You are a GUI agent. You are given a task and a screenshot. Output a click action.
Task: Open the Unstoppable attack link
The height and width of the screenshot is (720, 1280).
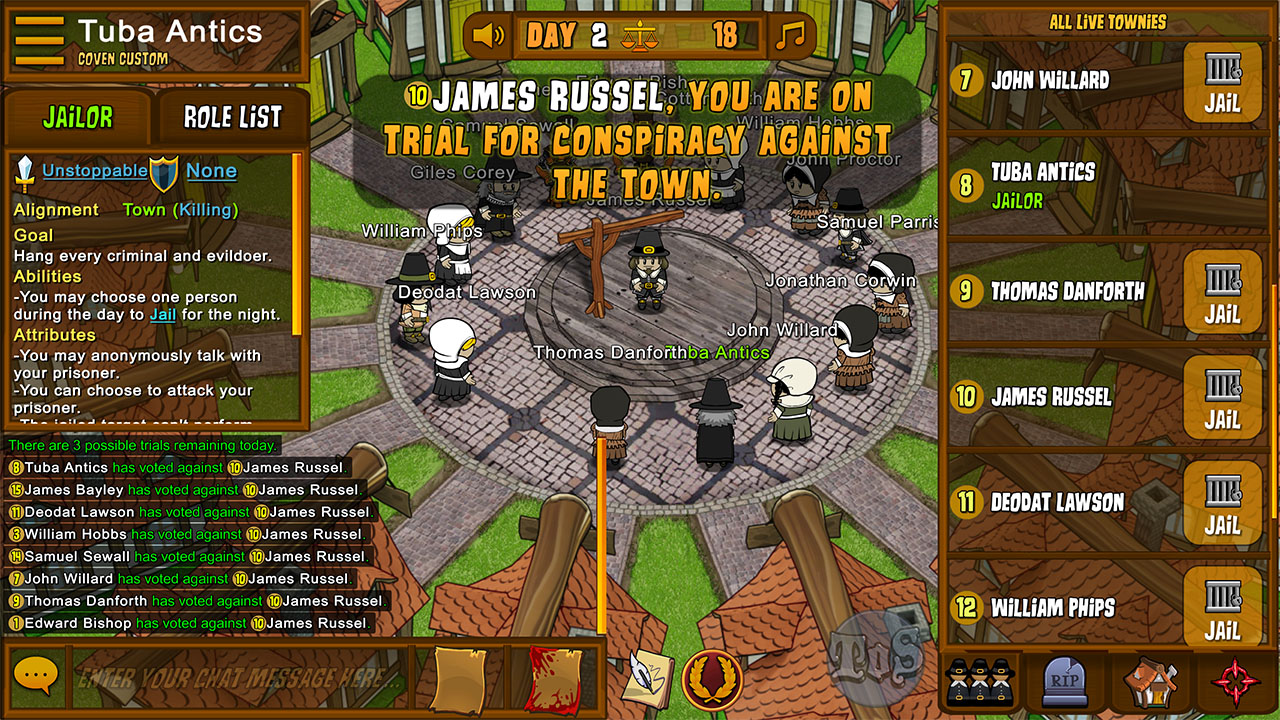point(94,171)
